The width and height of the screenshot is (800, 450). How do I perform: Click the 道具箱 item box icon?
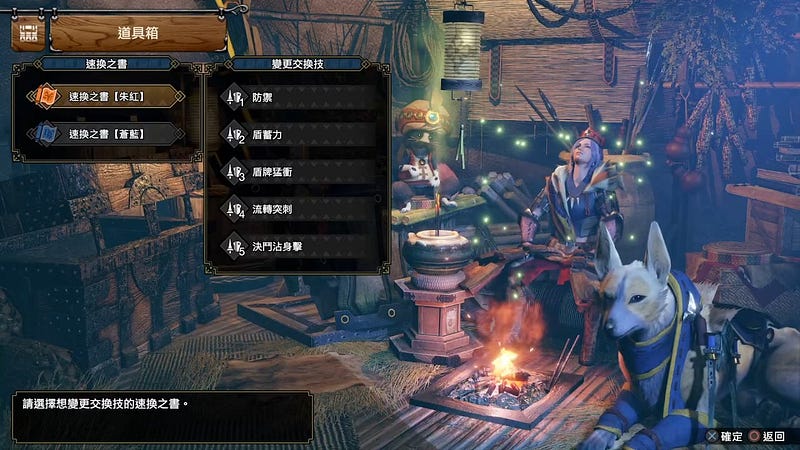pyautogui.click(x=25, y=32)
